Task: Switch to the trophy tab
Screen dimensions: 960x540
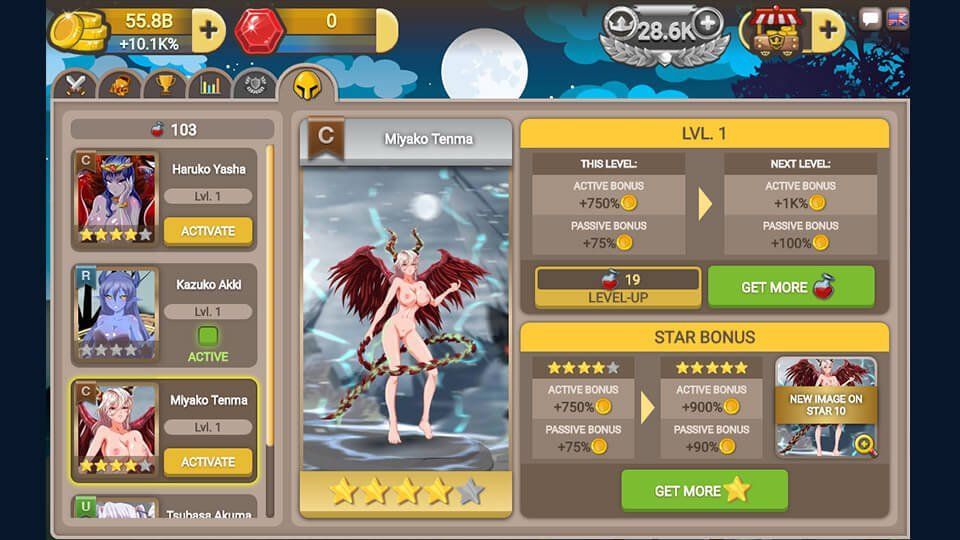Action: 165,85
